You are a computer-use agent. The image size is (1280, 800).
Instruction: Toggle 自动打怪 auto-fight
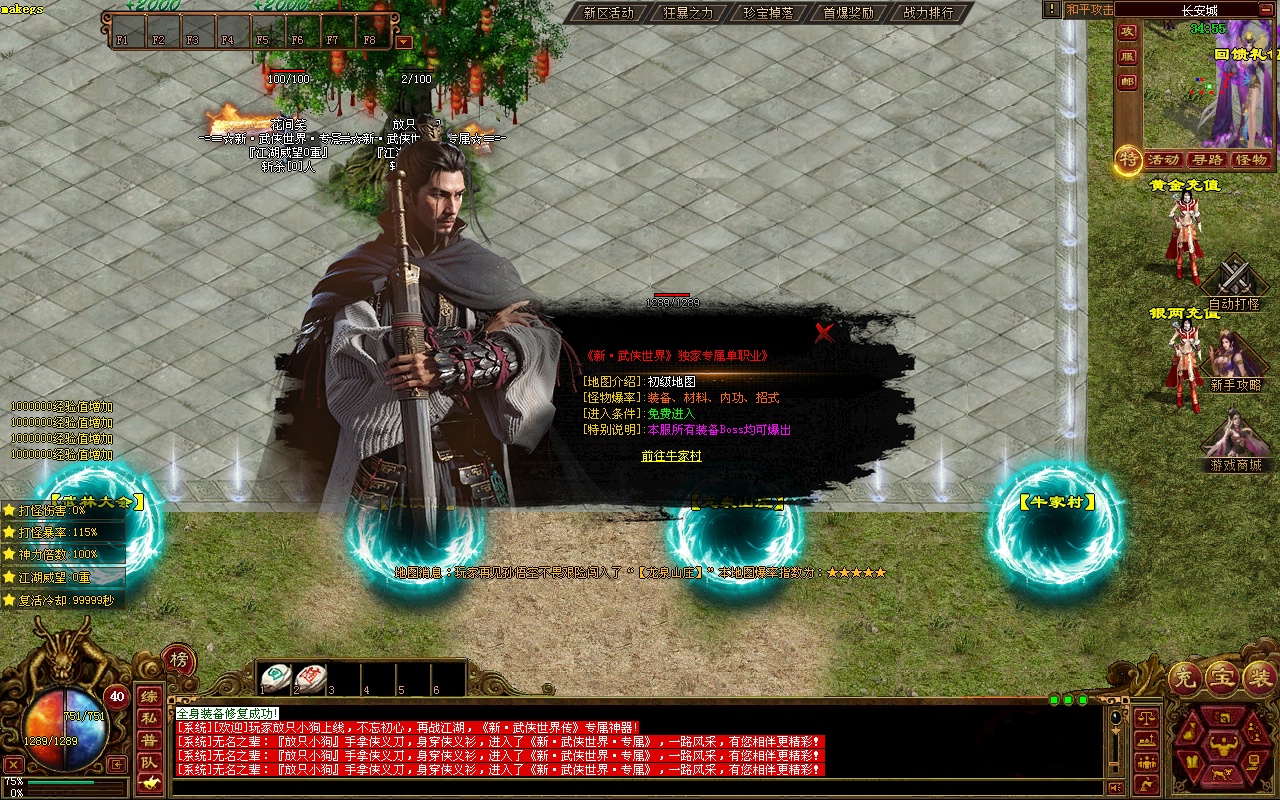1235,285
